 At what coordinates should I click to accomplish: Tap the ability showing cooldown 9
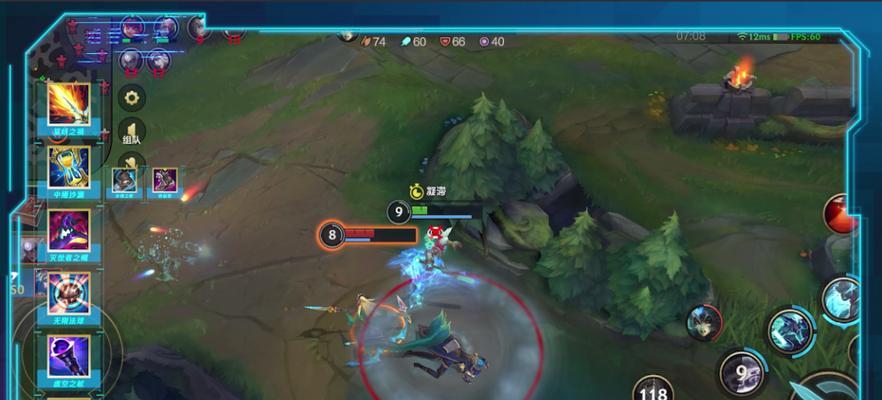coord(742,372)
